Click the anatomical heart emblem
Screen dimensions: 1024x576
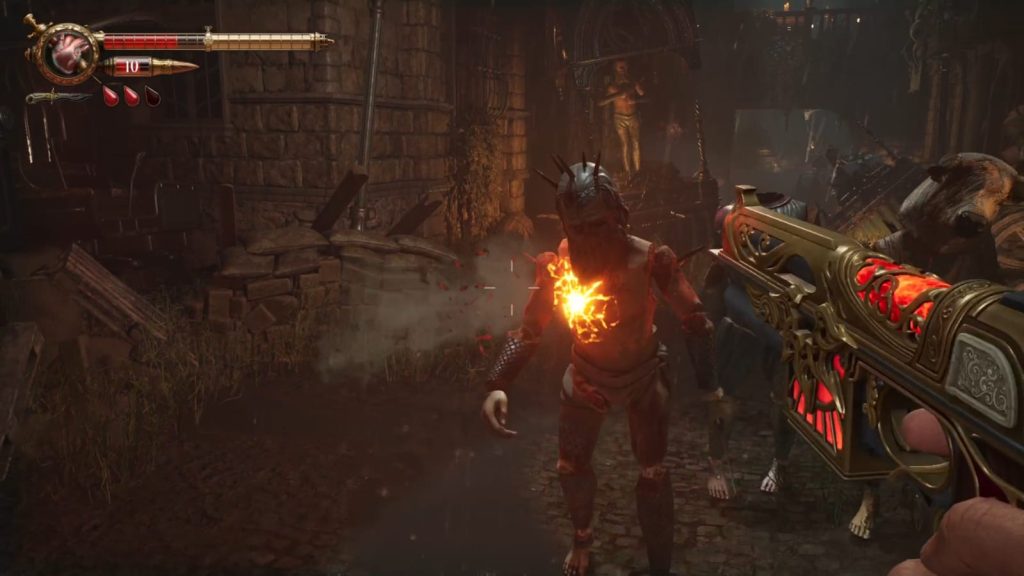click(x=70, y=52)
